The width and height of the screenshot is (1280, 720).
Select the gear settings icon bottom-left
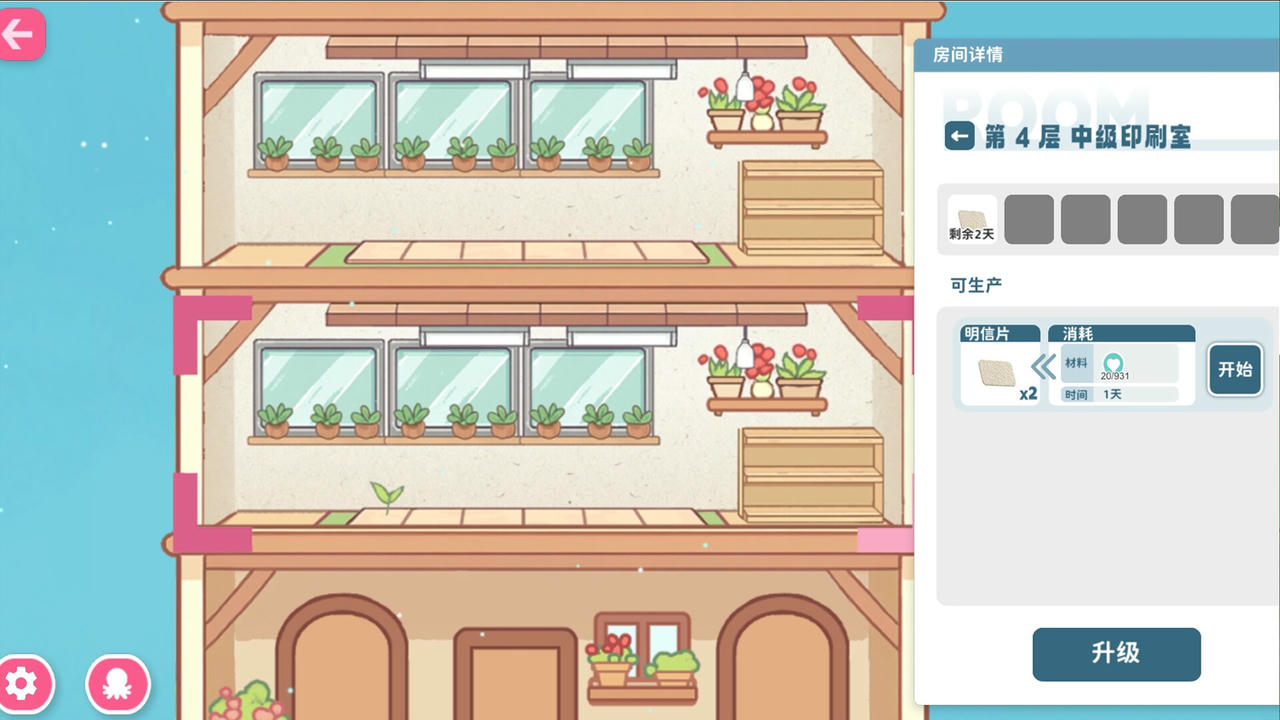(x=25, y=684)
